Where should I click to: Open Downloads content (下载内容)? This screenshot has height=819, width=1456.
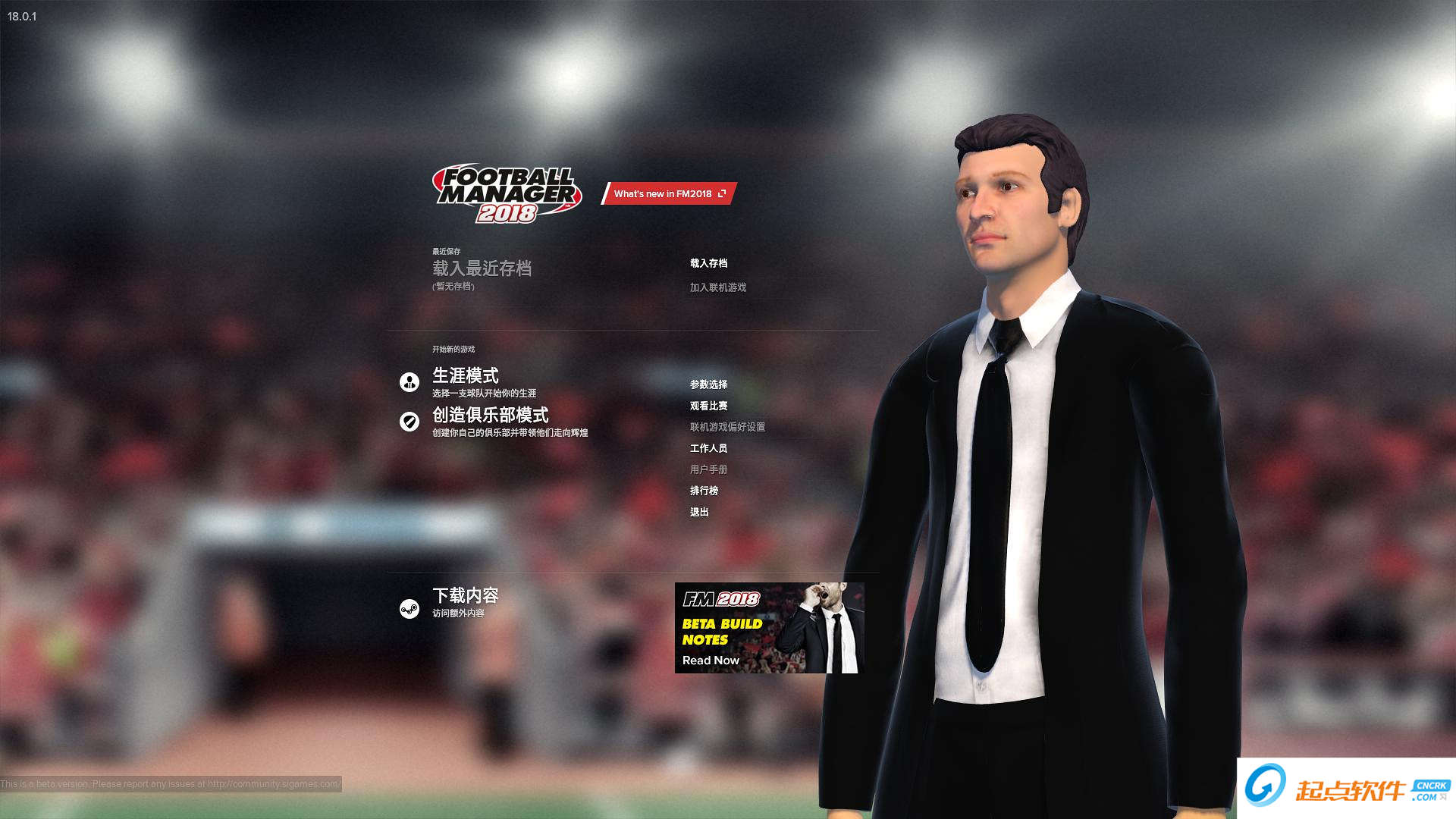[465, 595]
